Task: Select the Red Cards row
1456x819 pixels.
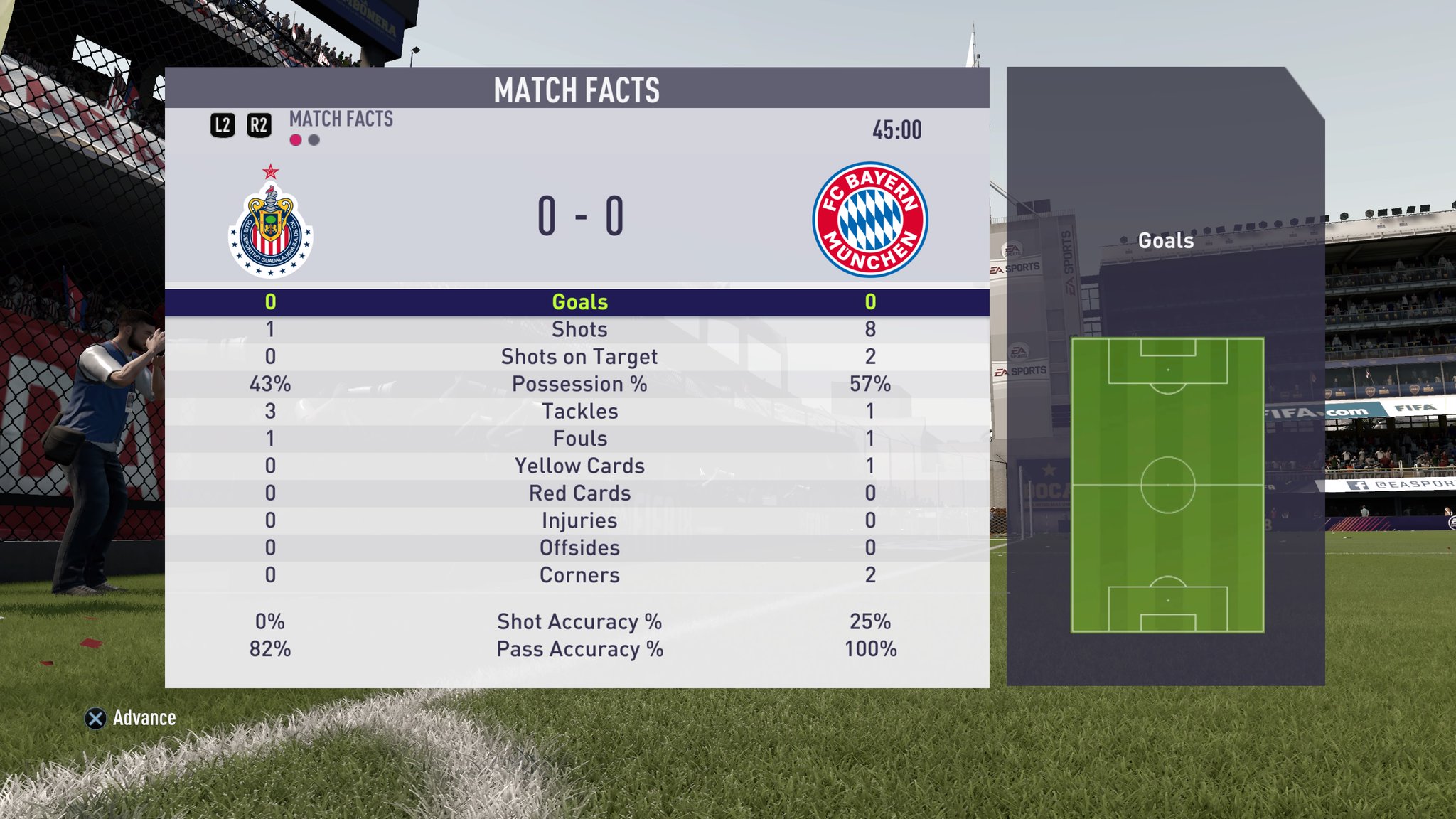Action: (x=579, y=493)
